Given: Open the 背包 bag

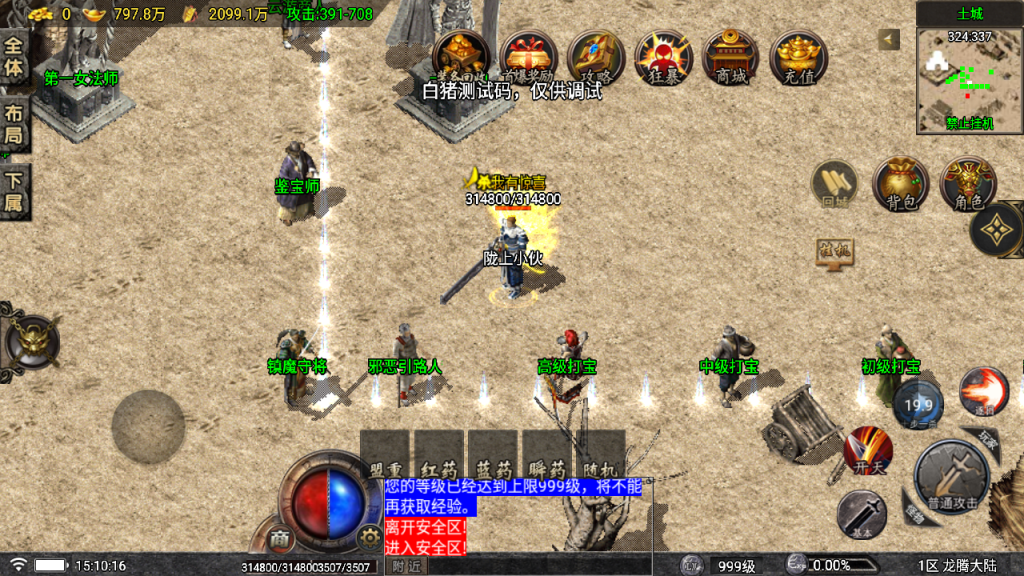Looking at the screenshot, I should (901, 185).
